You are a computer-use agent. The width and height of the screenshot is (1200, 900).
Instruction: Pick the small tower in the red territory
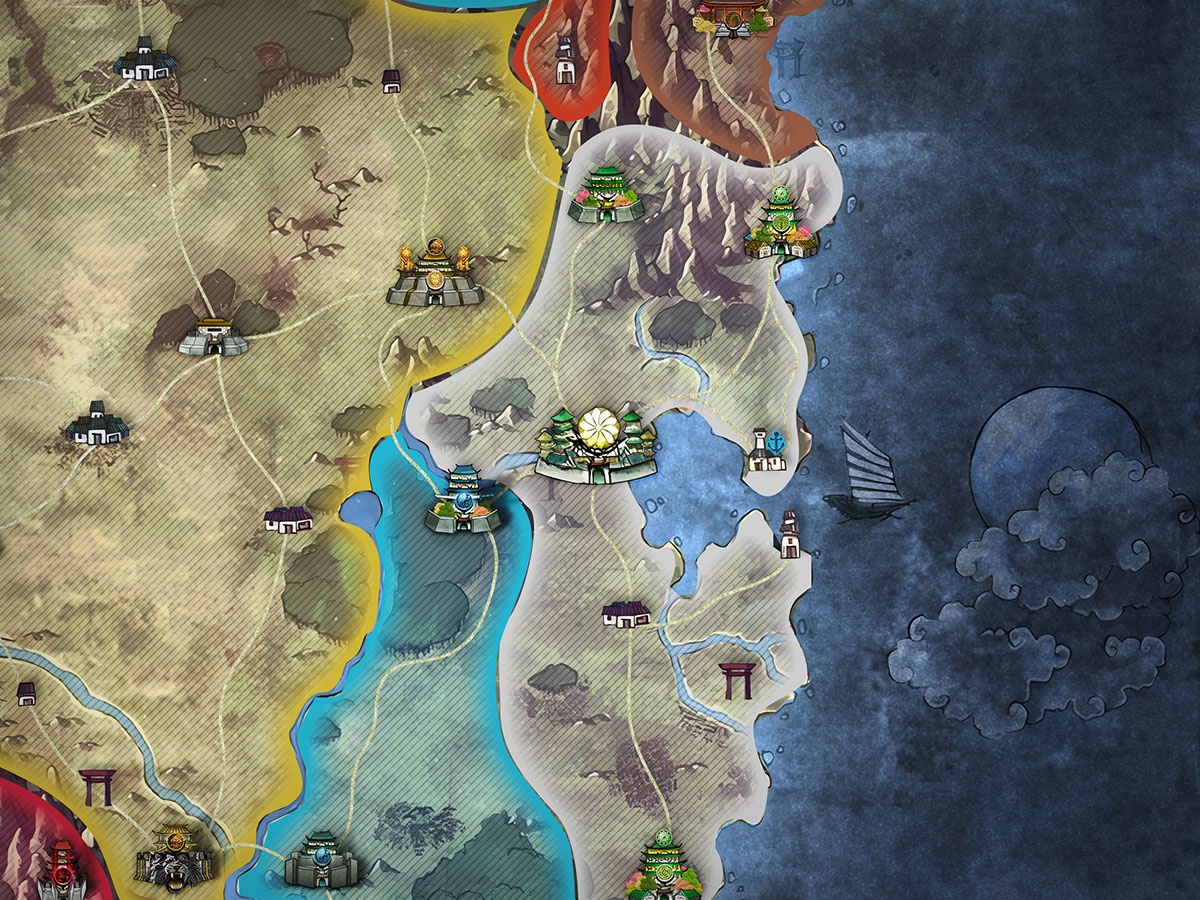point(564,62)
